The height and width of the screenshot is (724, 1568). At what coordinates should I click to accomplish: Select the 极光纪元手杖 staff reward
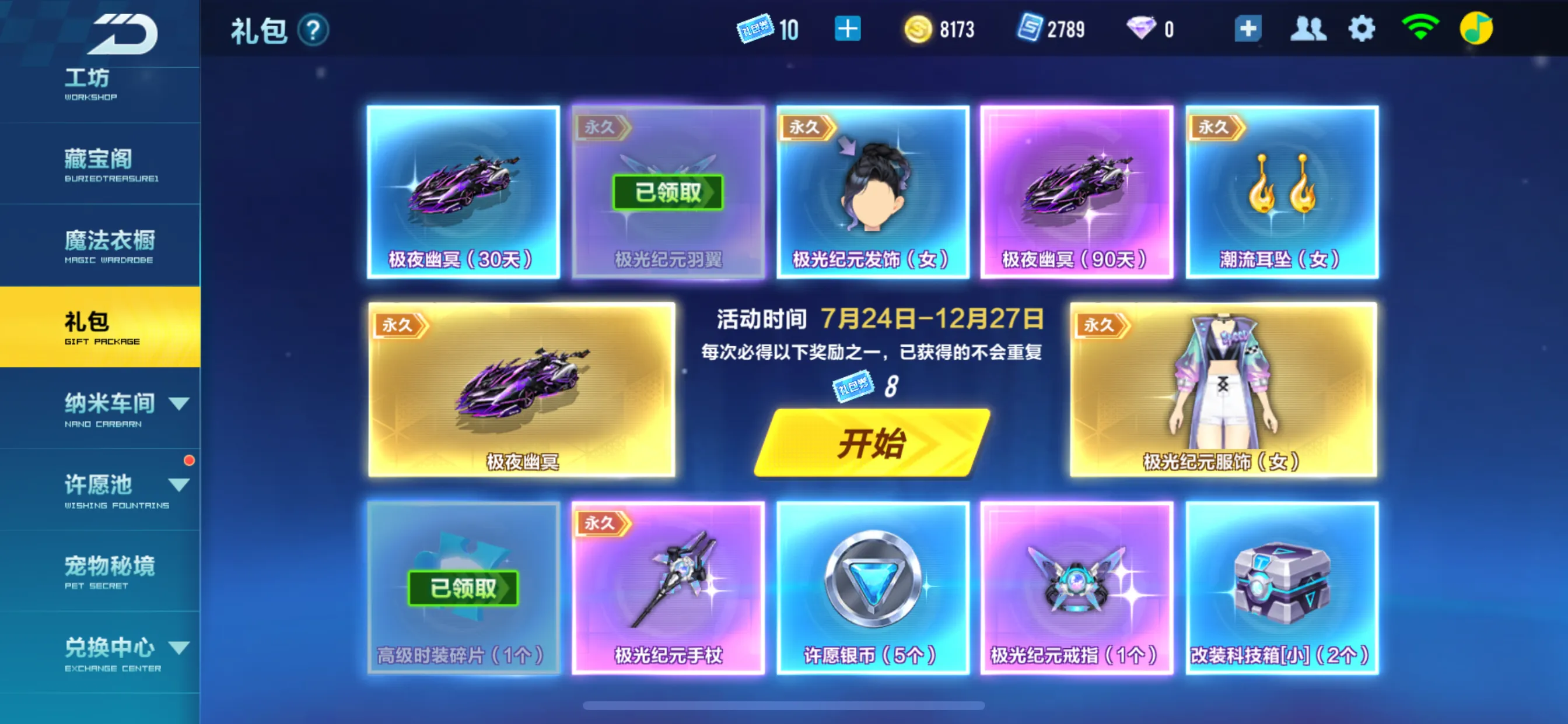point(668,587)
